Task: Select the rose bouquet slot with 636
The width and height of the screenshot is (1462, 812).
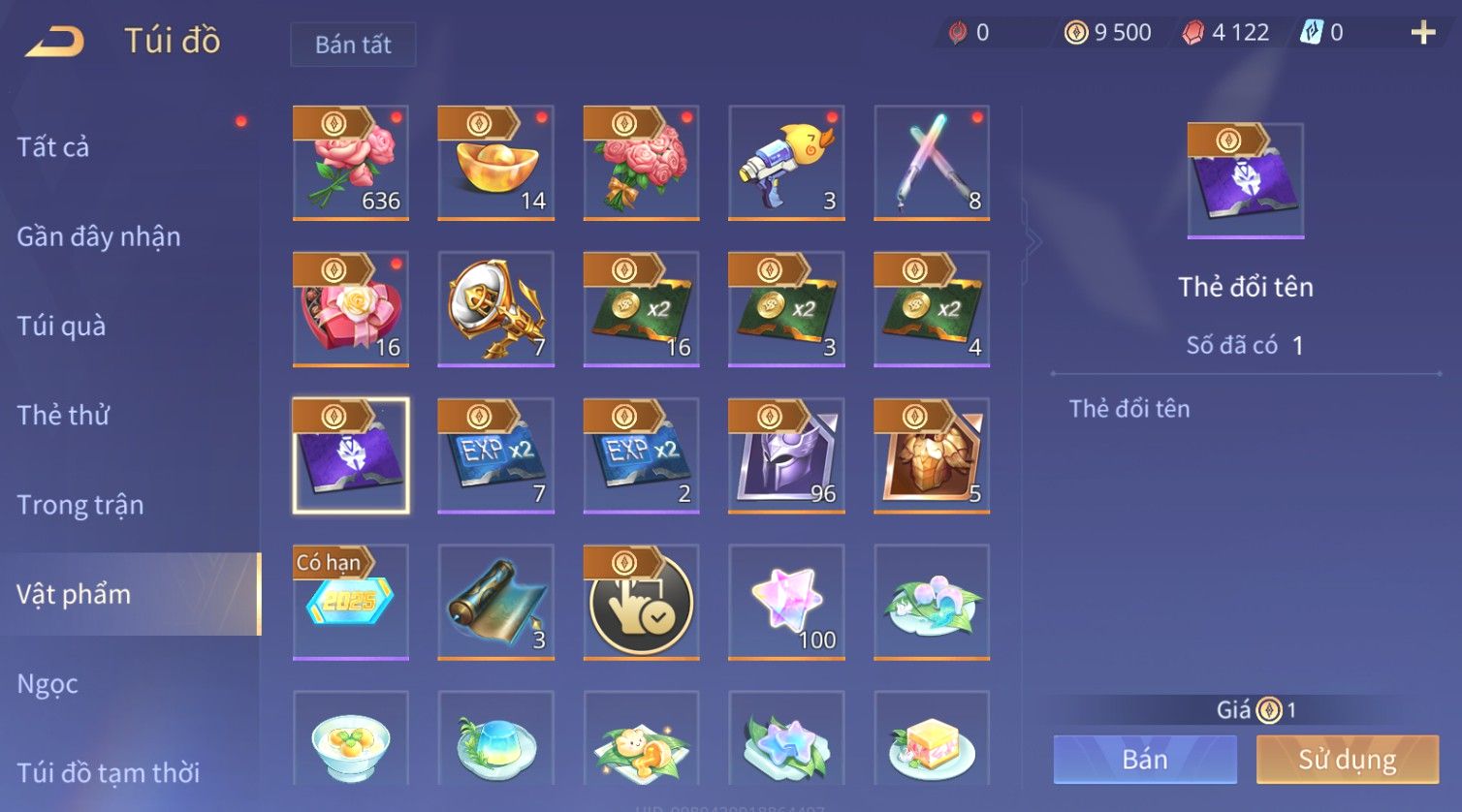Action: [x=350, y=163]
